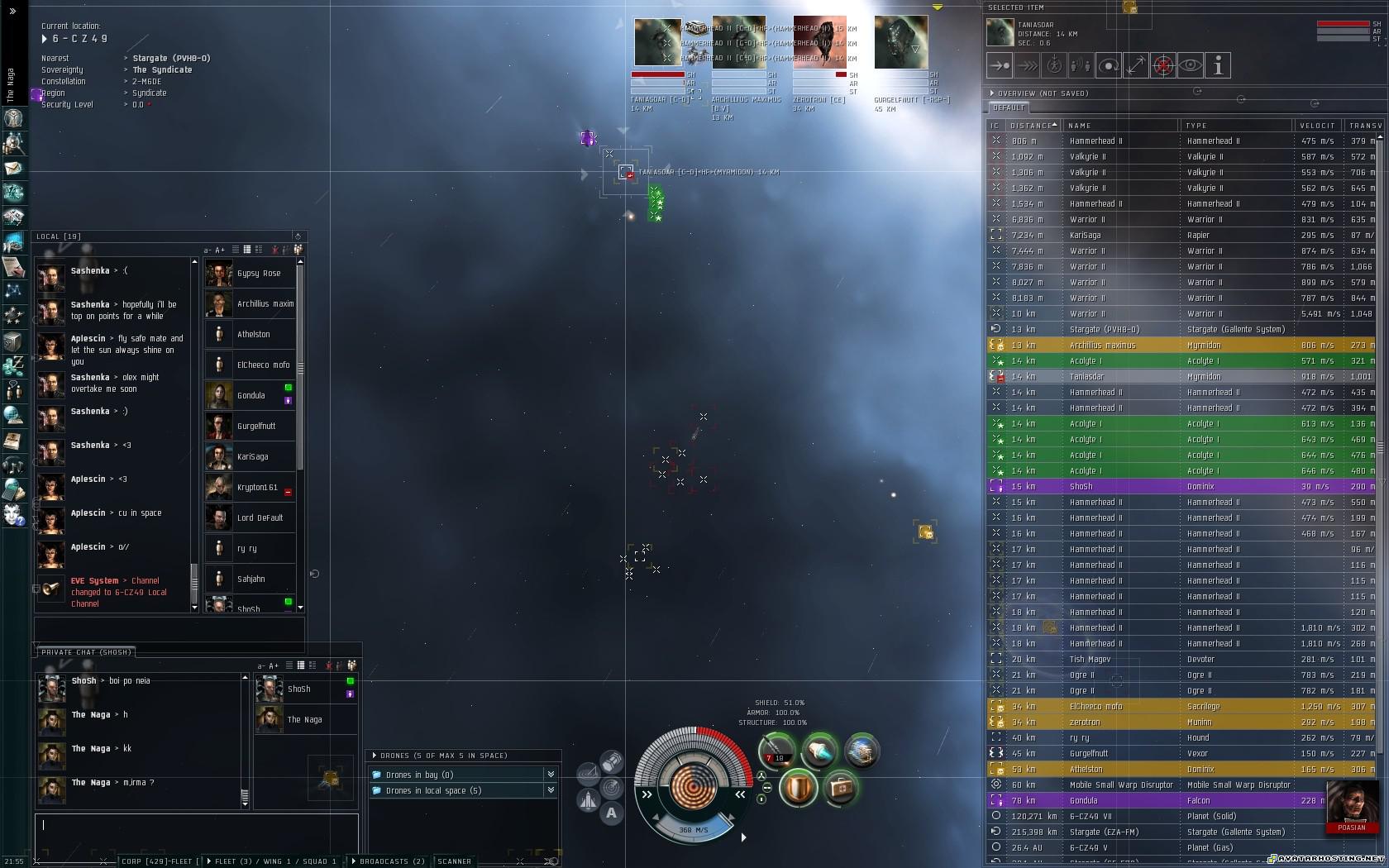Screen dimensions: 1389x868
Task: Switch to the Default overview tab
Action: [x=1008, y=107]
